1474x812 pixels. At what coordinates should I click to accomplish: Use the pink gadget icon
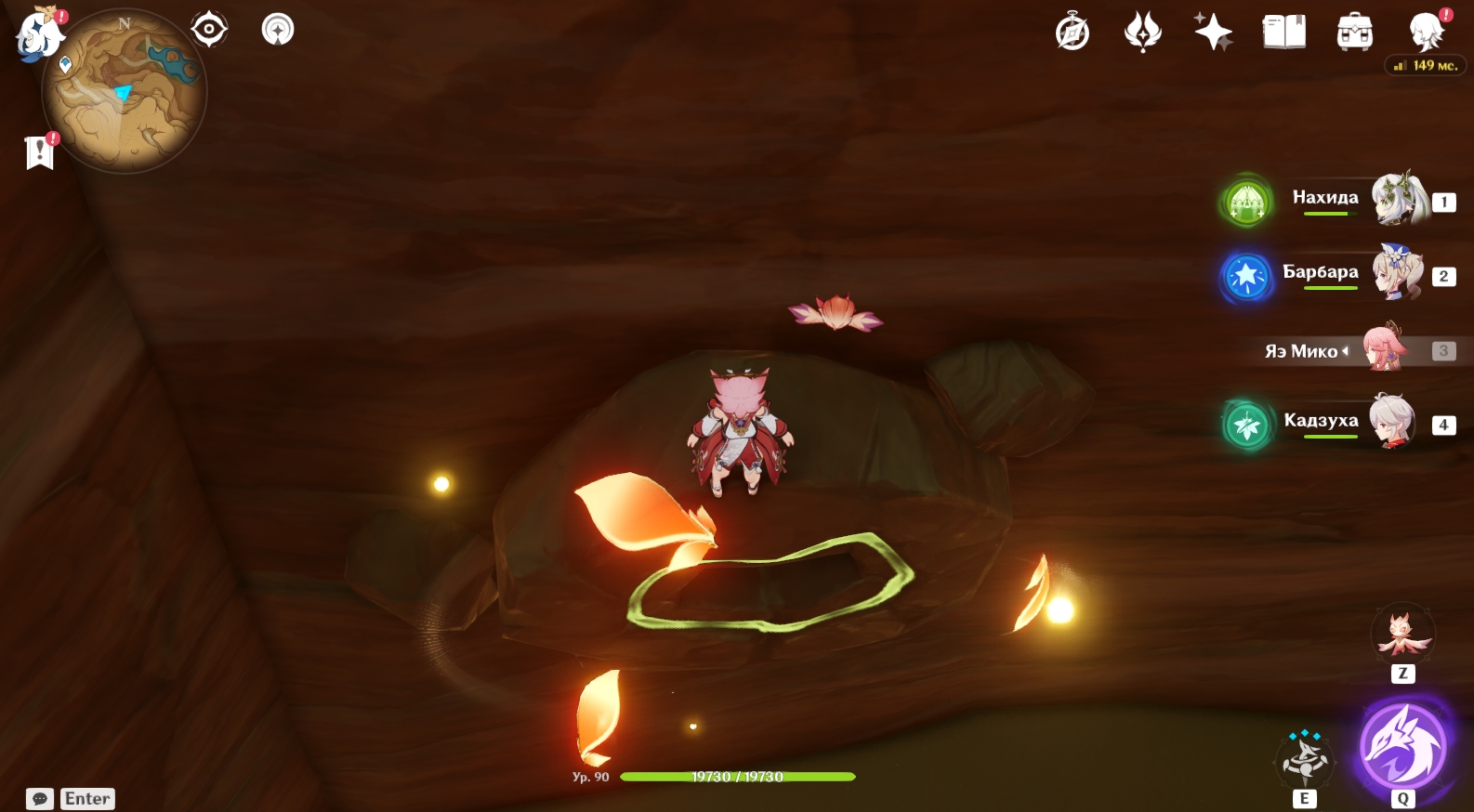tap(1402, 634)
